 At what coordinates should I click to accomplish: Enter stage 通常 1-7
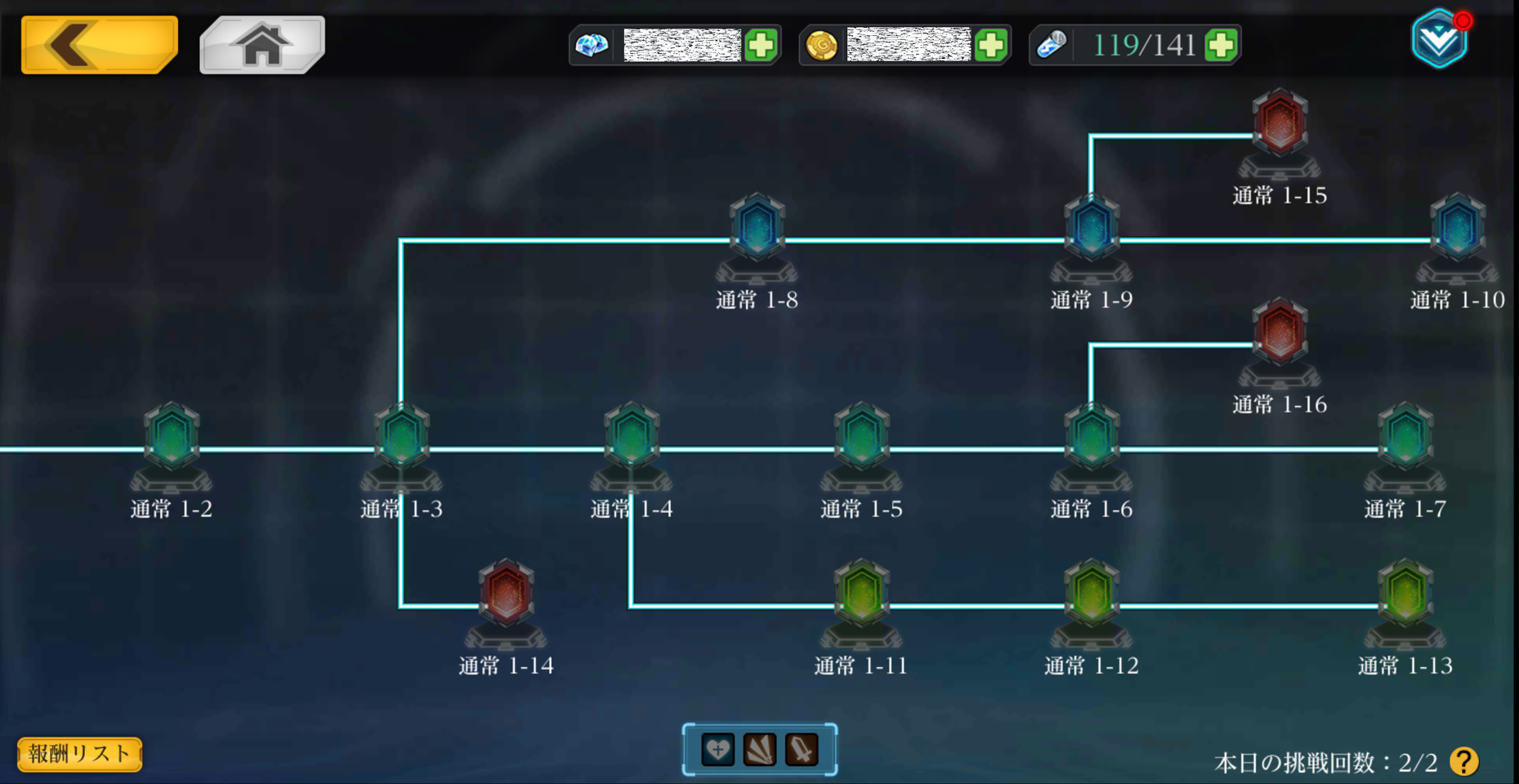[x=1405, y=437]
